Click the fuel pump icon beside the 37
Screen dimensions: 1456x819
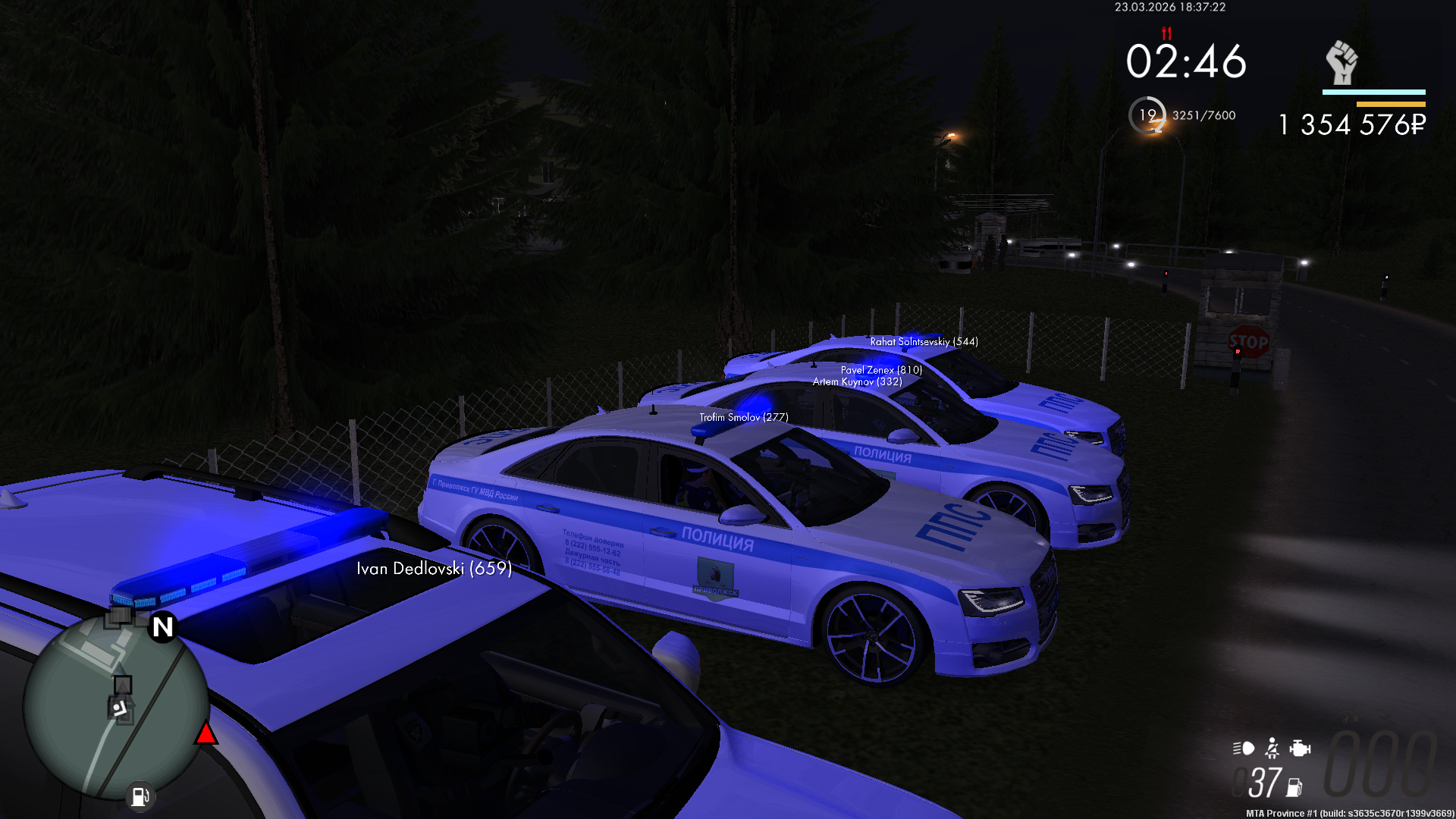click(1294, 788)
